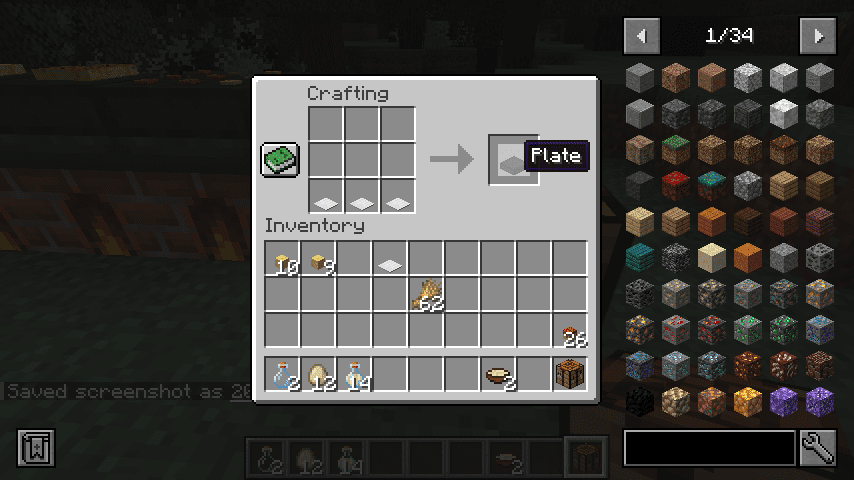Go to the next item list page
The image size is (854, 480).
tap(818, 36)
